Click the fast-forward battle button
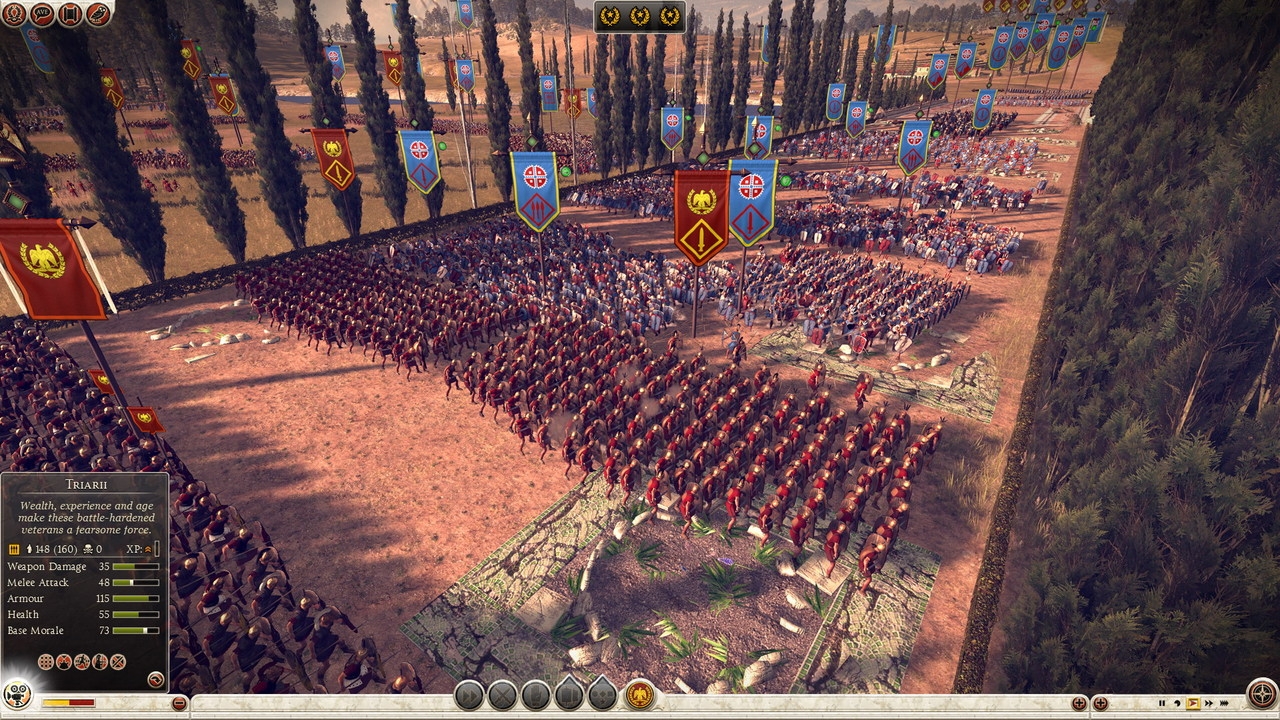 (x=1210, y=703)
